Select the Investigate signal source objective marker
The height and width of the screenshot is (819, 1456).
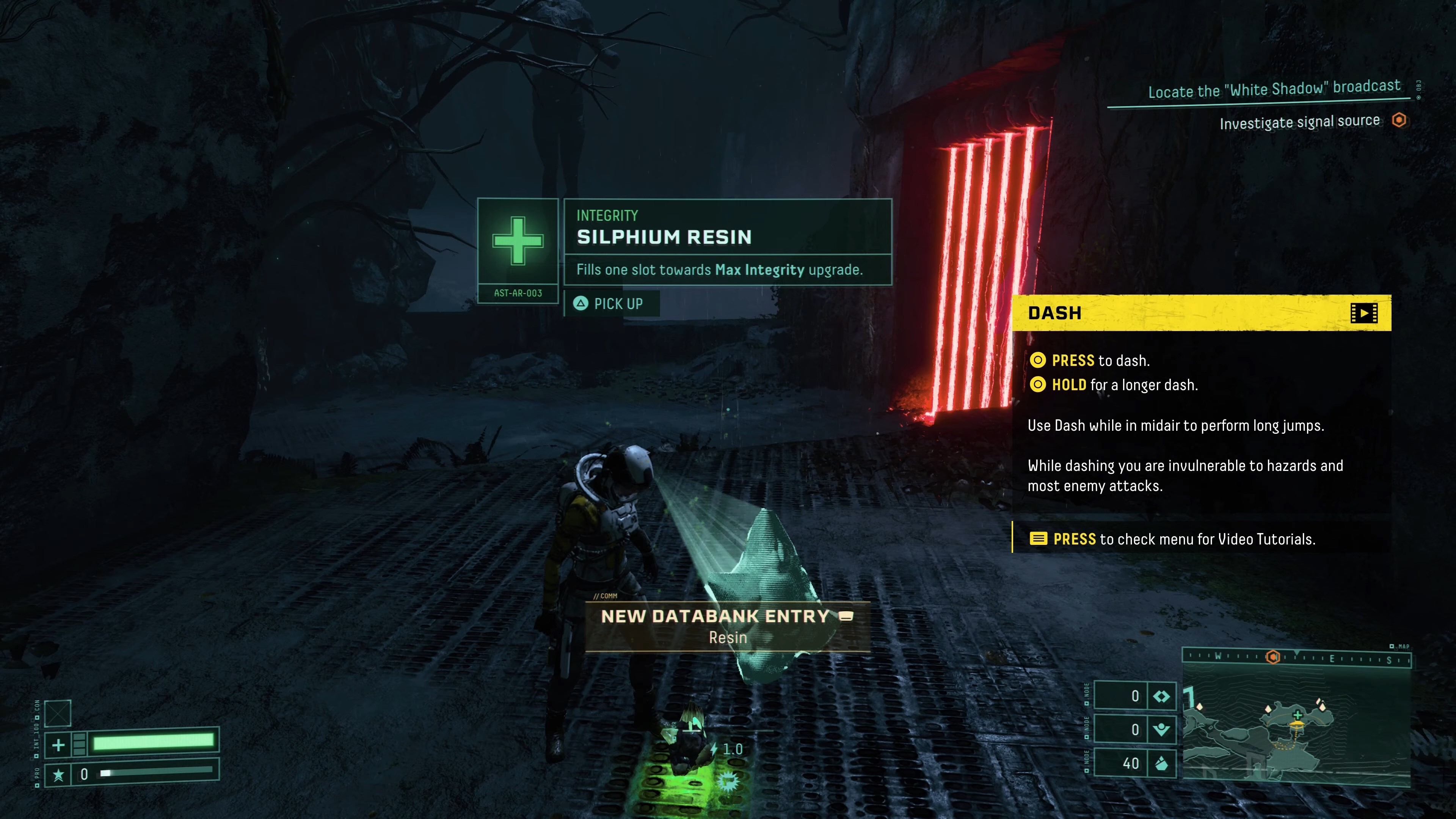[1398, 121]
